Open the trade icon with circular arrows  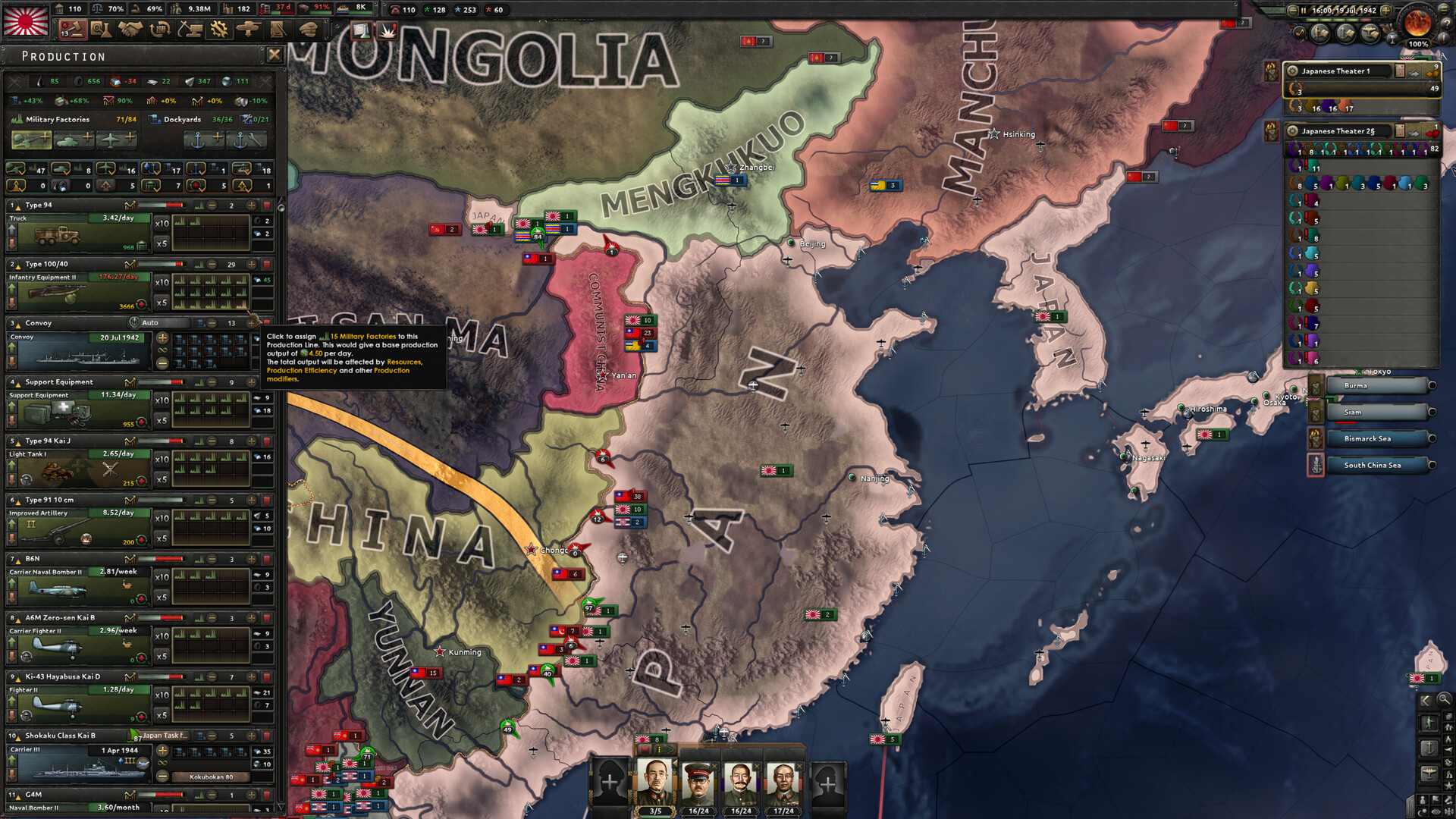coord(160,27)
